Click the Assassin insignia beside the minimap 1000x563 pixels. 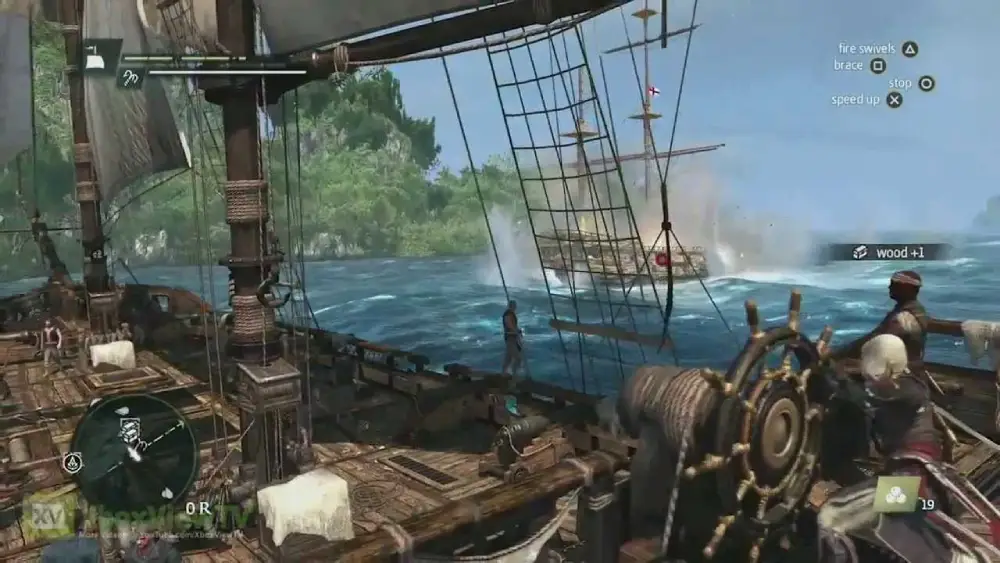[x=72, y=462]
